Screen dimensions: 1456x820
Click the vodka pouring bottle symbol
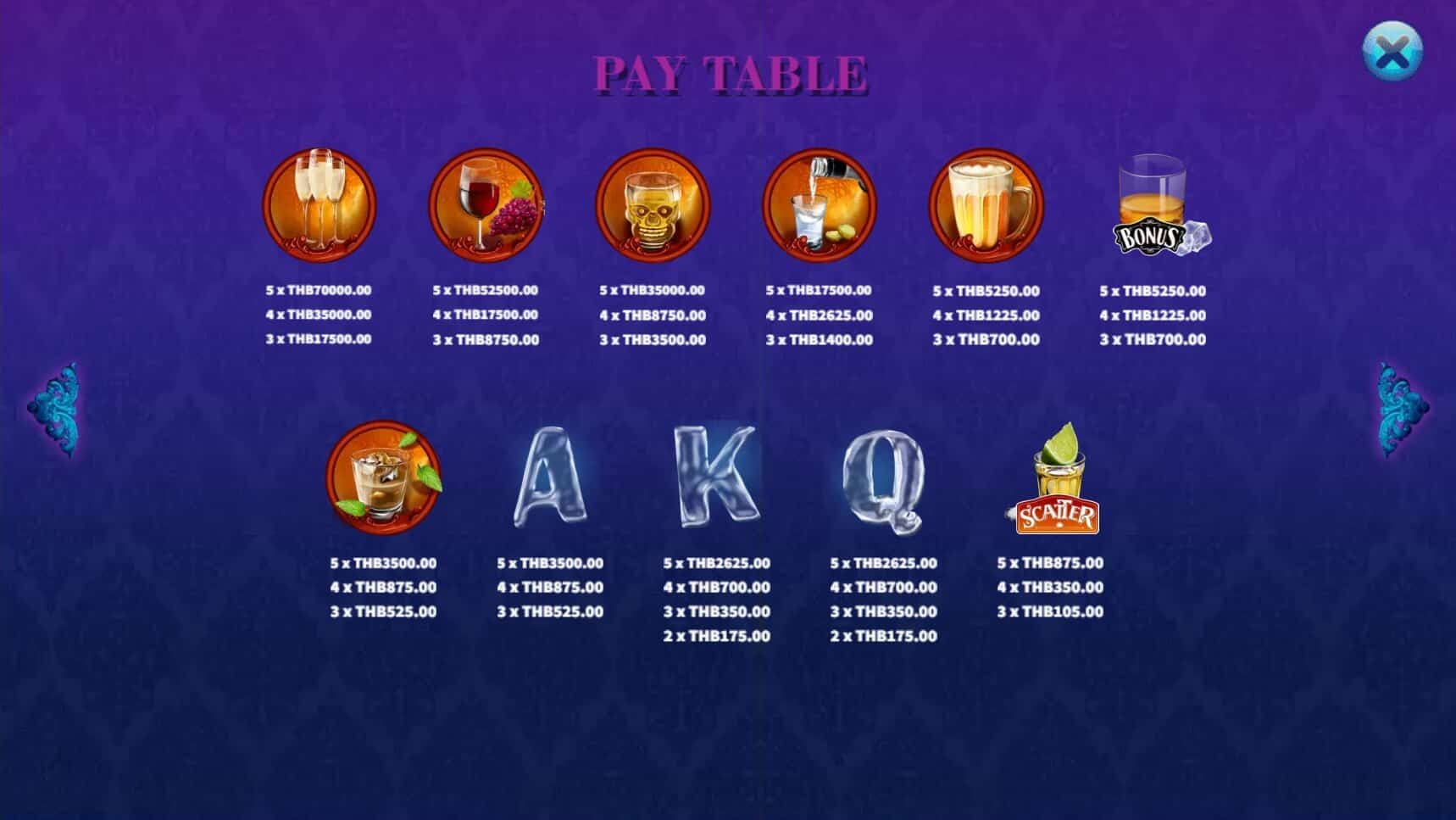(819, 204)
